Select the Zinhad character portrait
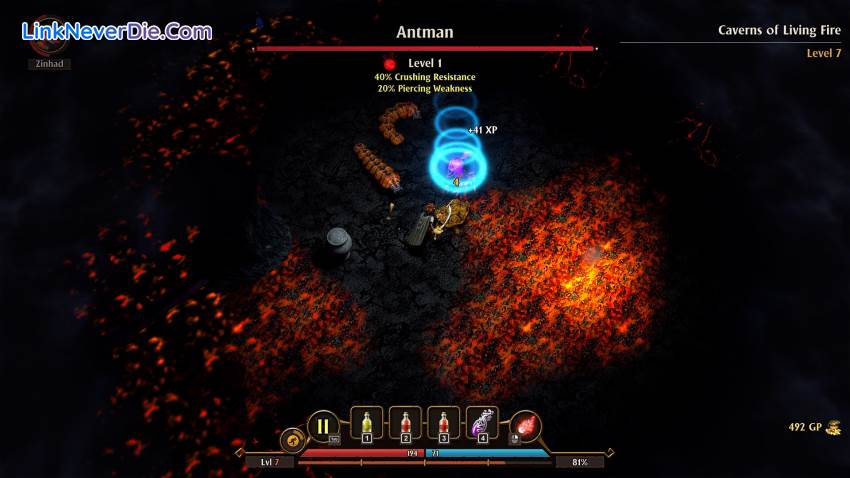Viewport: 850px width, 478px height. click(x=48, y=38)
